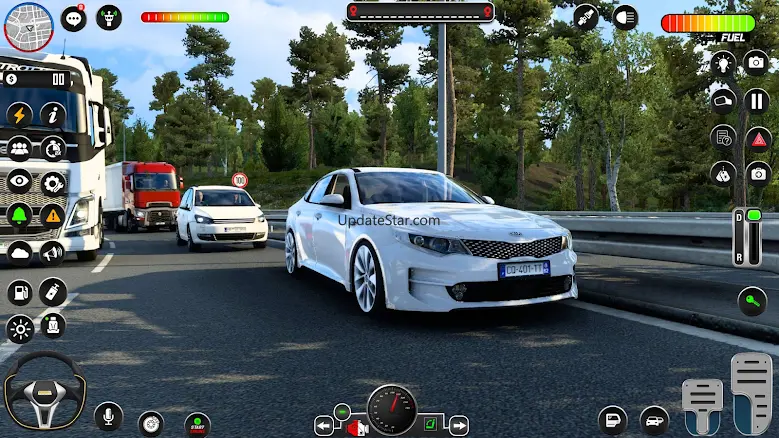Activate the right turn signal arrow
This screenshot has width=779, height=438.
click(458, 426)
